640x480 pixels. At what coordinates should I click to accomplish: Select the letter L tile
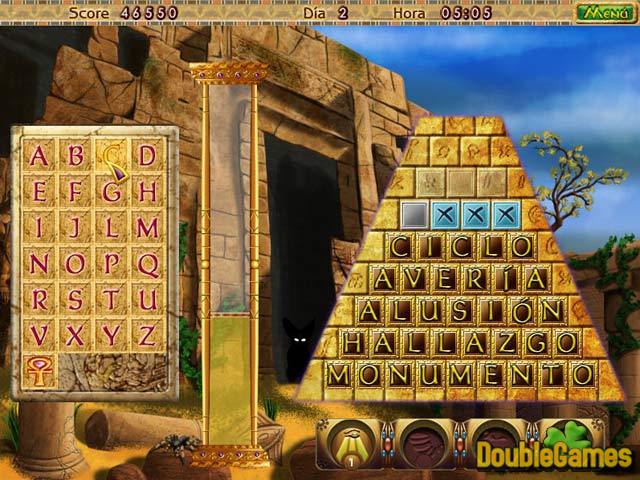[x=111, y=228]
